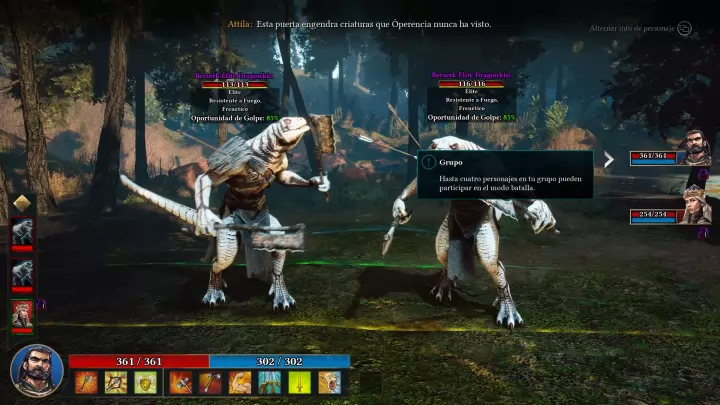Select the bearded party member with 361/361
The height and width of the screenshot is (405, 720).
point(695,150)
